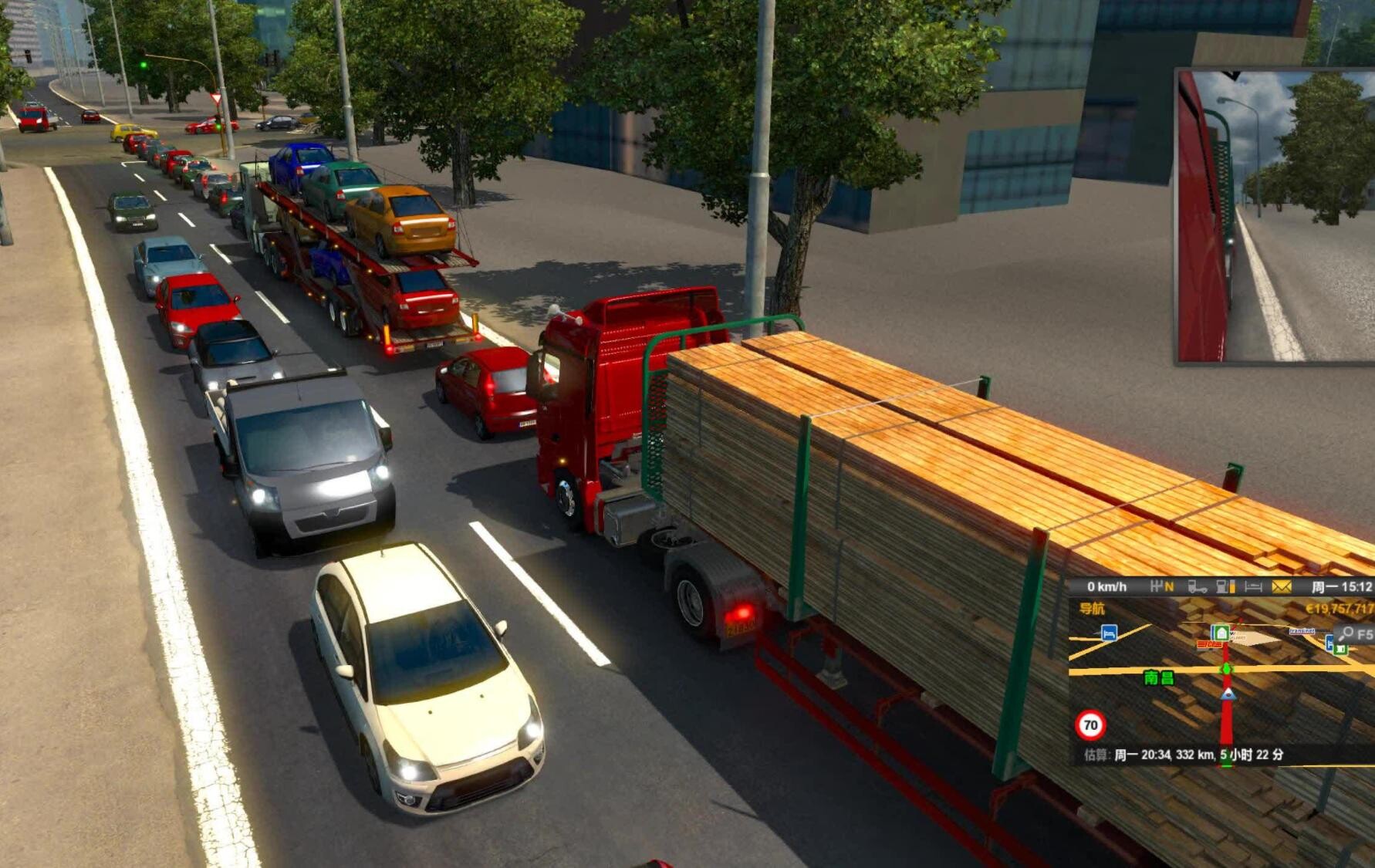Viewport: 1375px width, 868px height.
Task: Click the bed rest status icon
Action: [x=1253, y=587]
